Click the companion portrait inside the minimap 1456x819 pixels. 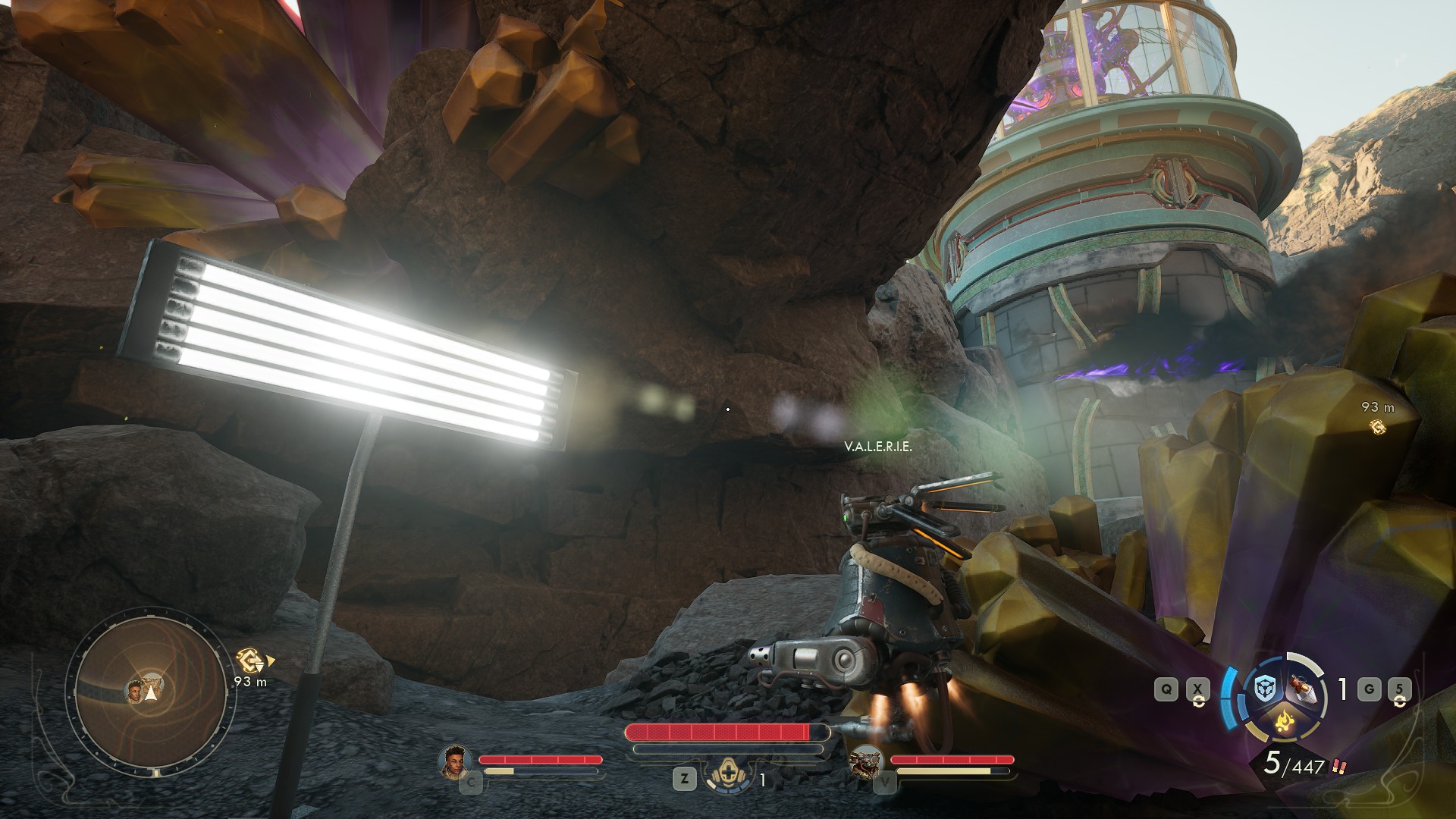pyautogui.click(x=135, y=691)
